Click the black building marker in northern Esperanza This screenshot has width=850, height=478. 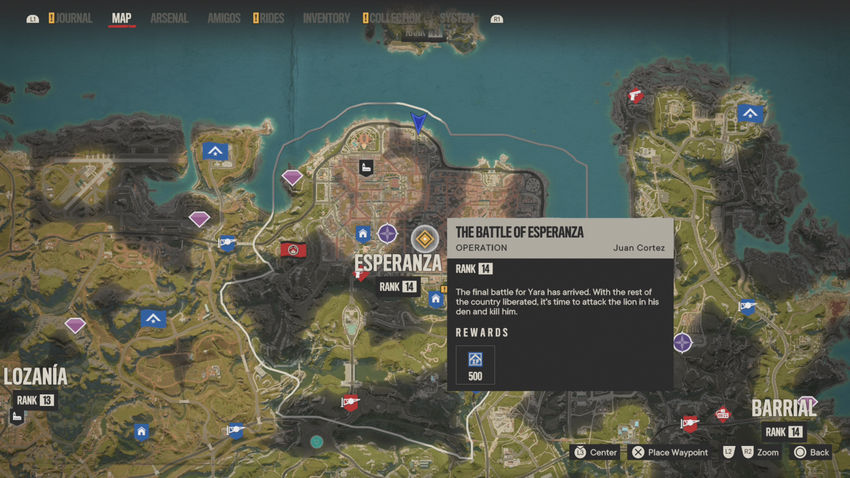(x=366, y=167)
